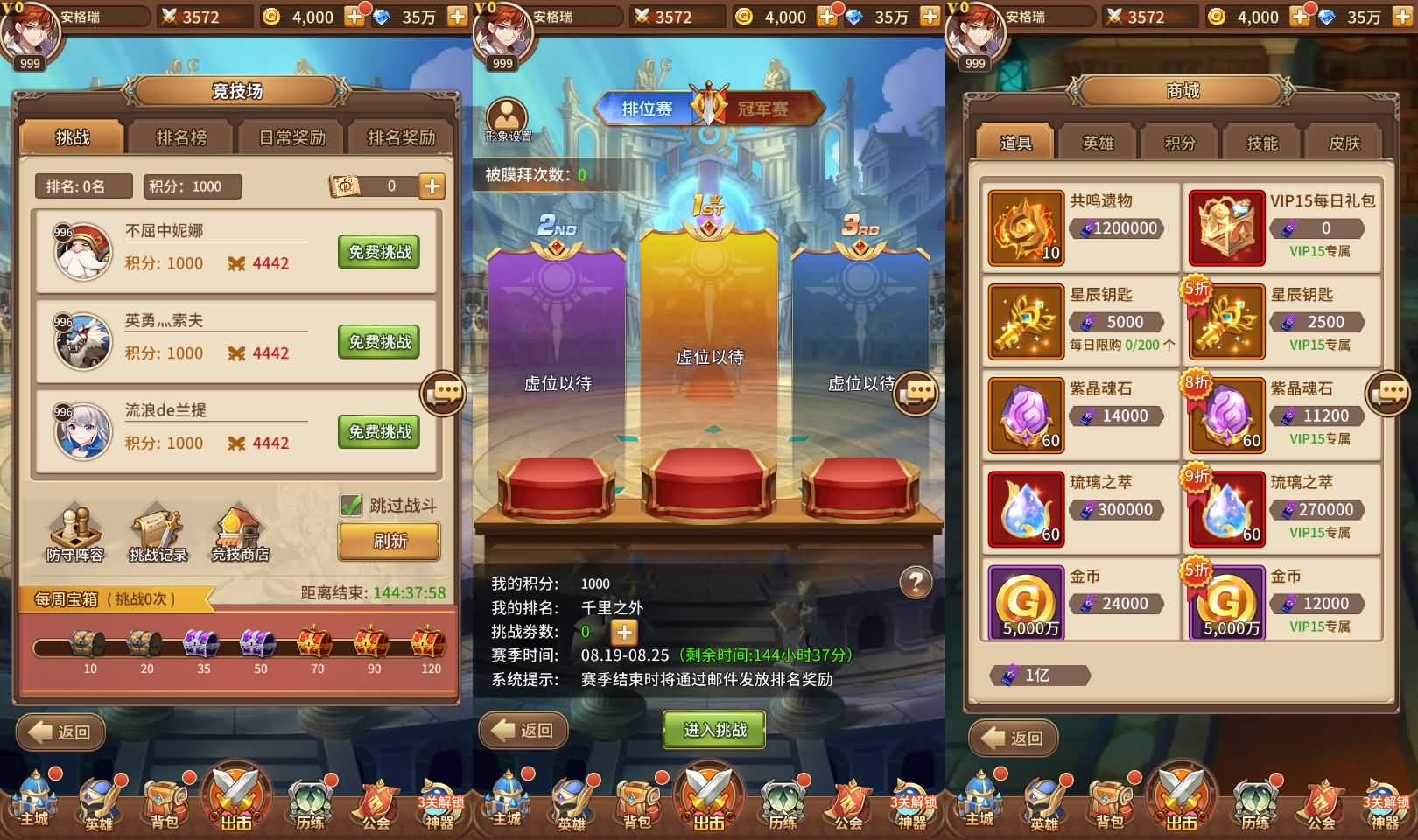Open the 防守阵容 defense formation icon
Image resolution: width=1418 pixels, height=840 pixels.
pyautogui.click(x=75, y=529)
